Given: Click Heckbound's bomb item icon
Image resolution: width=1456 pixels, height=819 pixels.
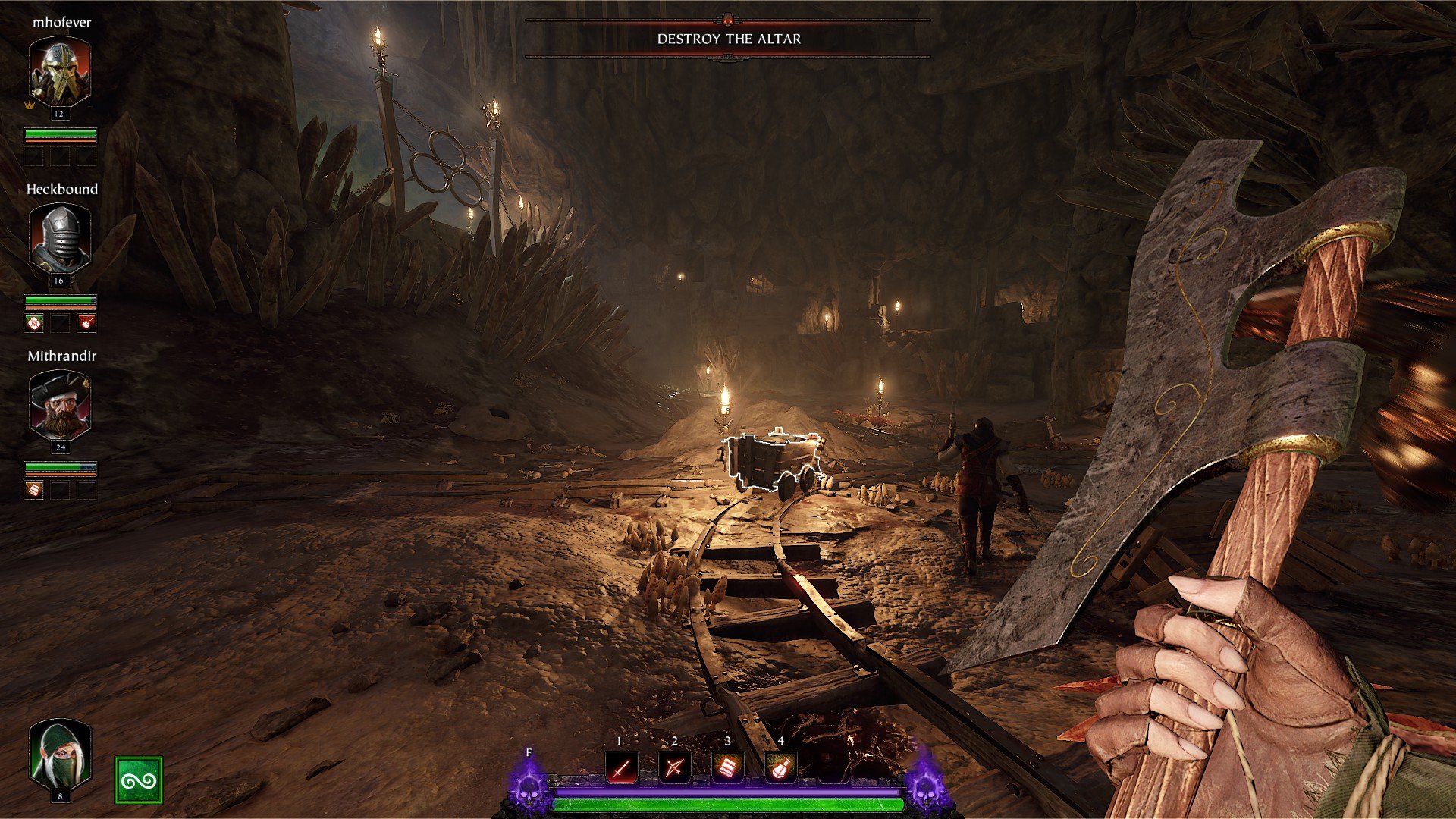Looking at the screenshot, I should [x=86, y=324].
